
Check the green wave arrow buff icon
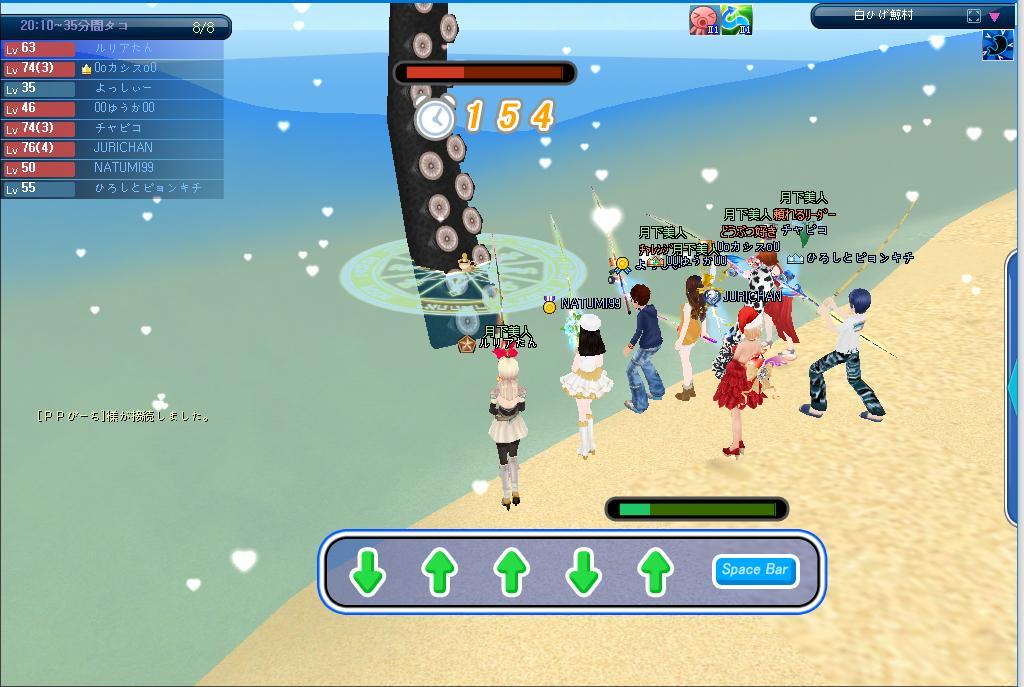click(737, 19)
